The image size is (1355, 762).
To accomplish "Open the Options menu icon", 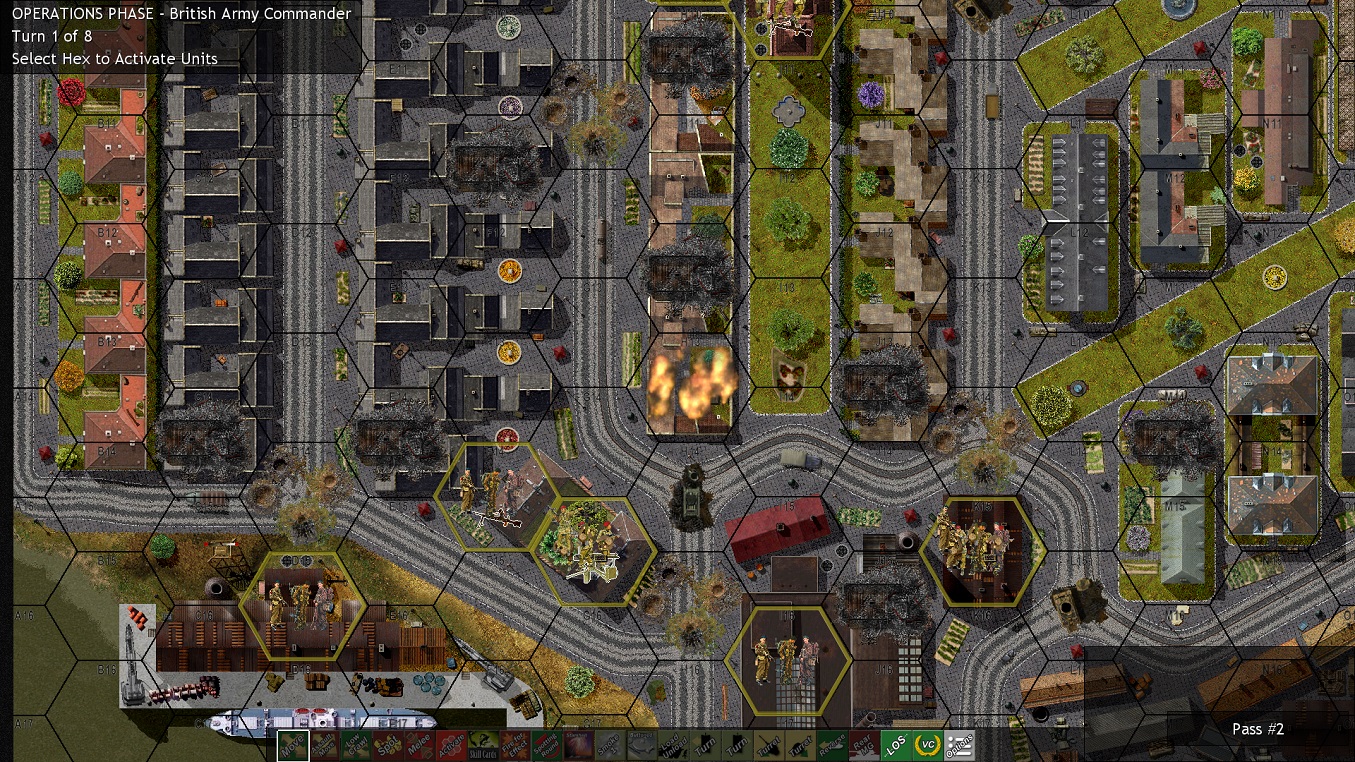I will point(959,744).
